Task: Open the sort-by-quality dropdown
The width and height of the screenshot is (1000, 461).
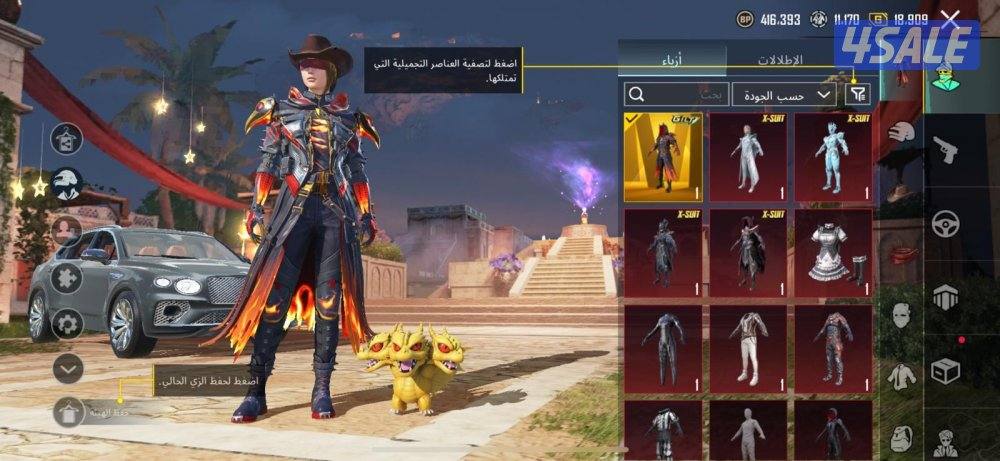Action: click(x=784, y=95)
